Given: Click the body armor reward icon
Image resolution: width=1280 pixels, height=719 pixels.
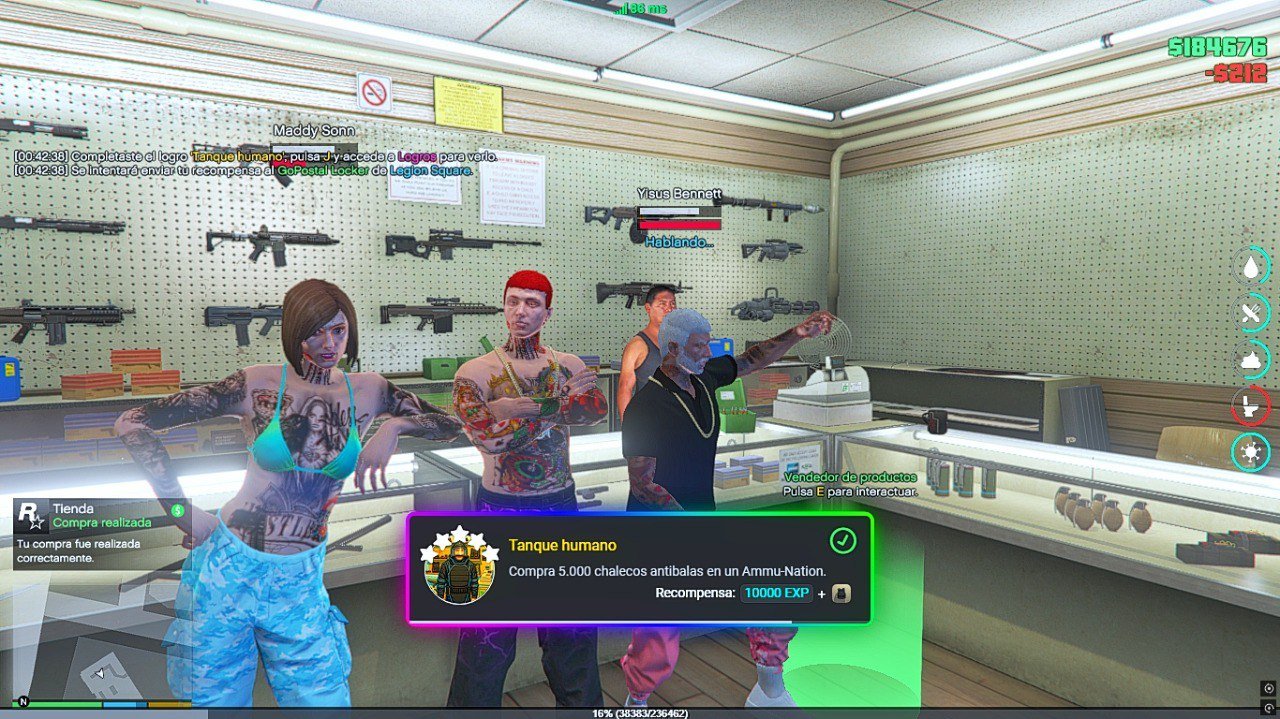Looking at the screenshot, I should (842, 594).
